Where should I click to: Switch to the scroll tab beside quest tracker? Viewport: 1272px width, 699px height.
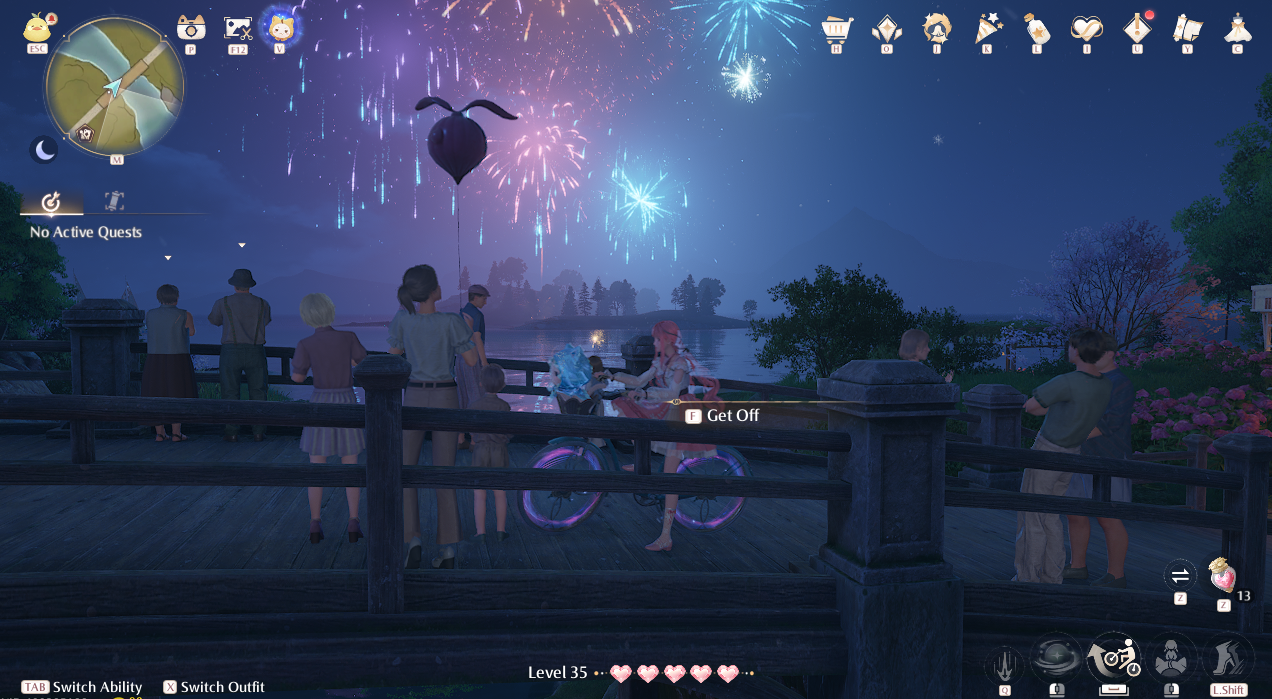coord(114,202)
